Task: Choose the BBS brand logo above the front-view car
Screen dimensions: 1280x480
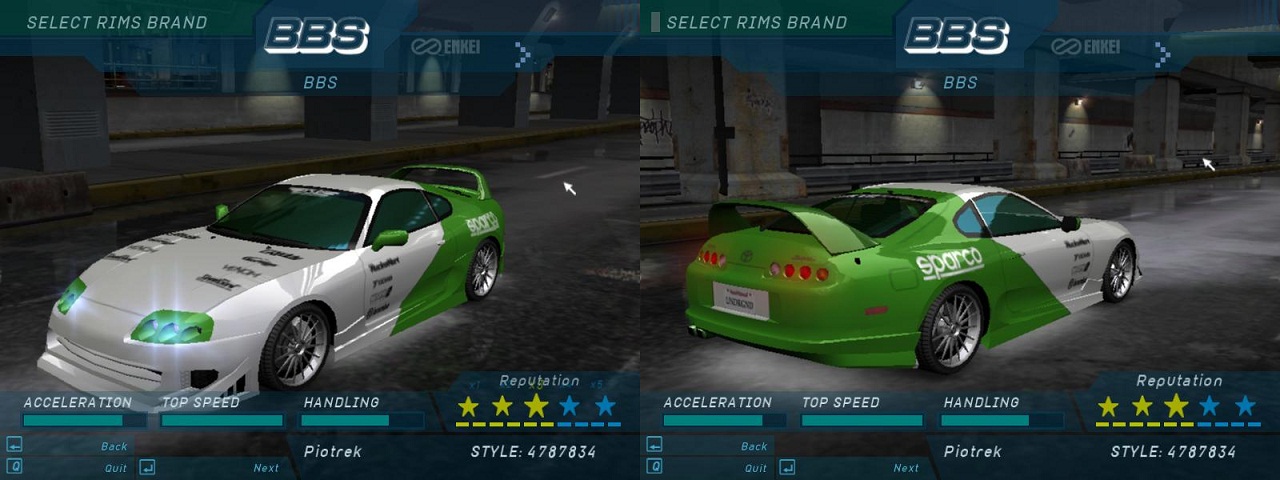Action: coord(317,37)
